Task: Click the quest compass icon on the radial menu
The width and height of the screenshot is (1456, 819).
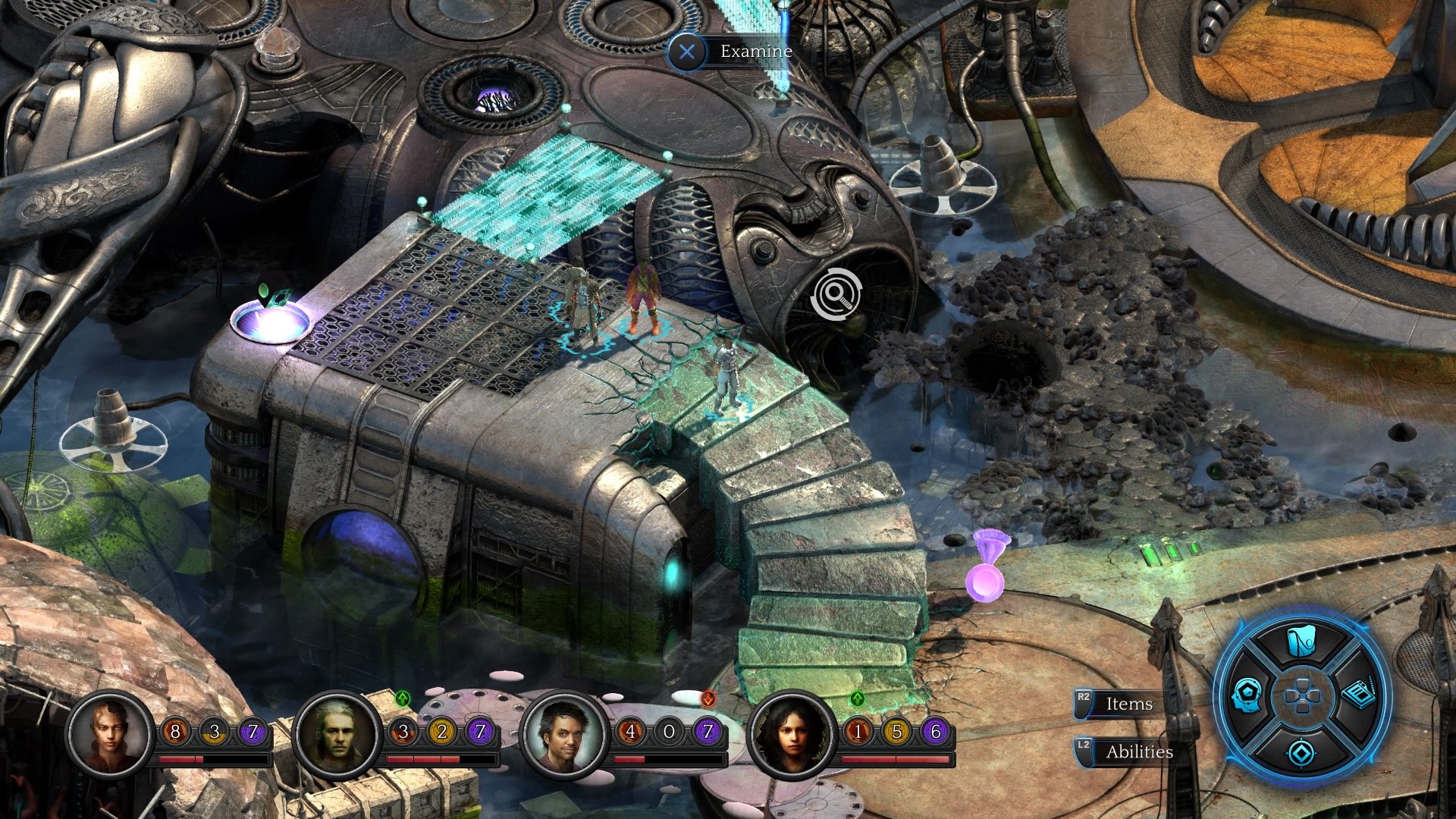Action: pyautogui.click(x=1301, y=752)
